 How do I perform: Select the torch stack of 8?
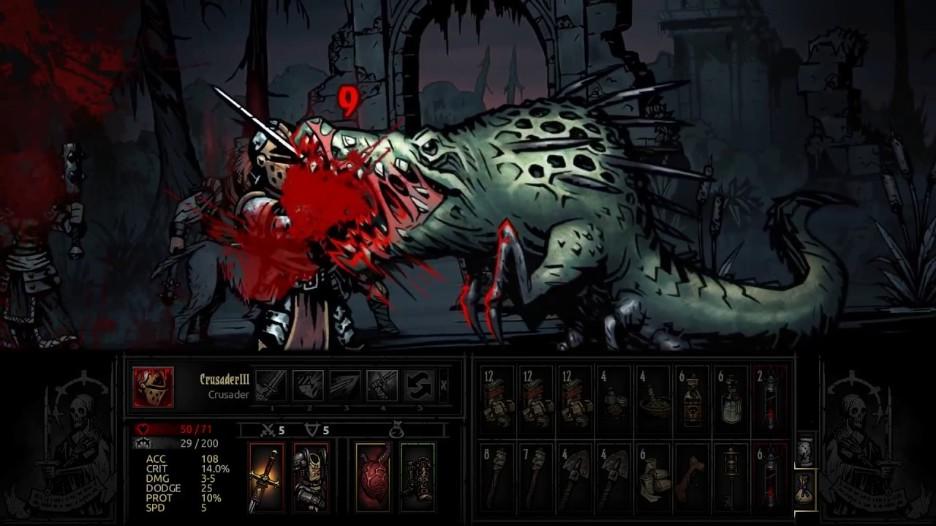click(497, 474)
